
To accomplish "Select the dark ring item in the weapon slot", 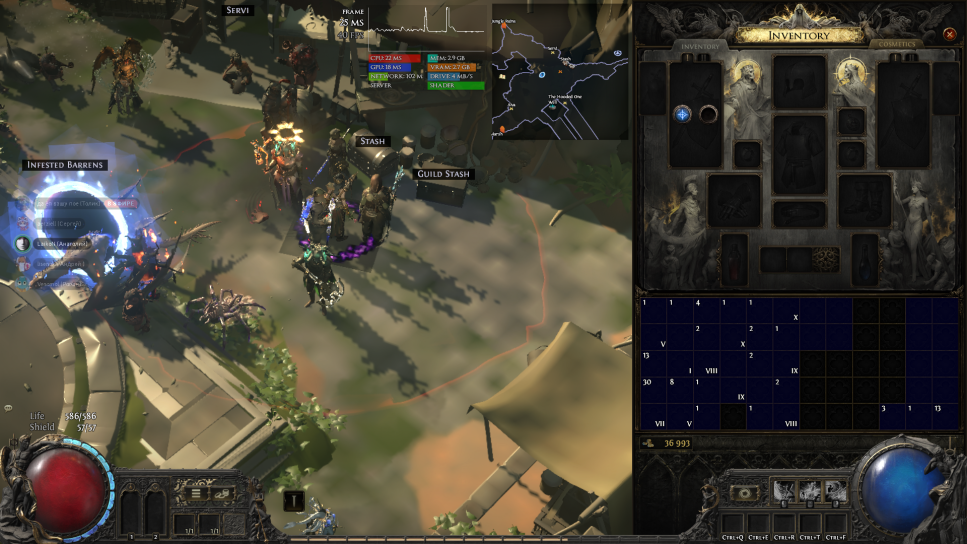I will tap(709, 114).
